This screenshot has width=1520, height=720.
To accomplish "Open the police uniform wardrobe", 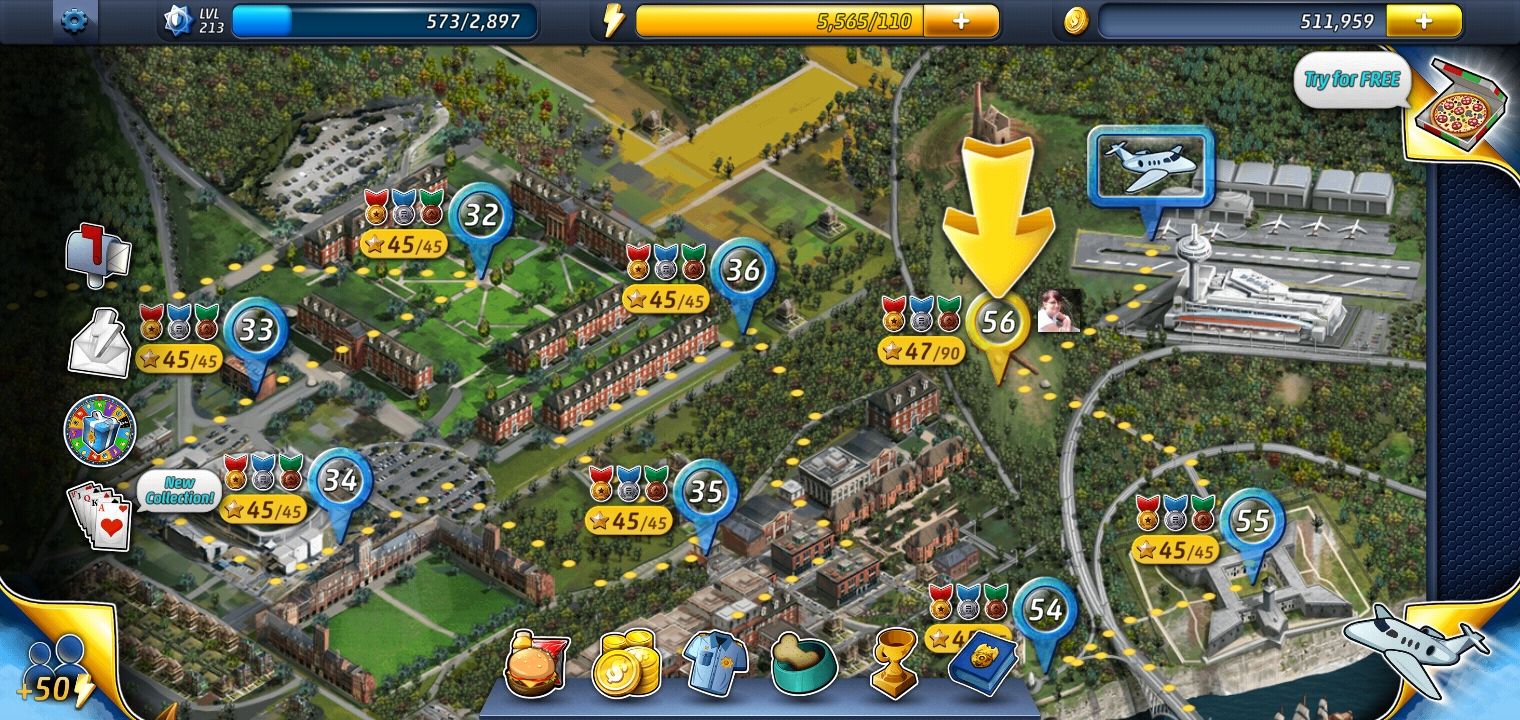I will click(715, 660).
